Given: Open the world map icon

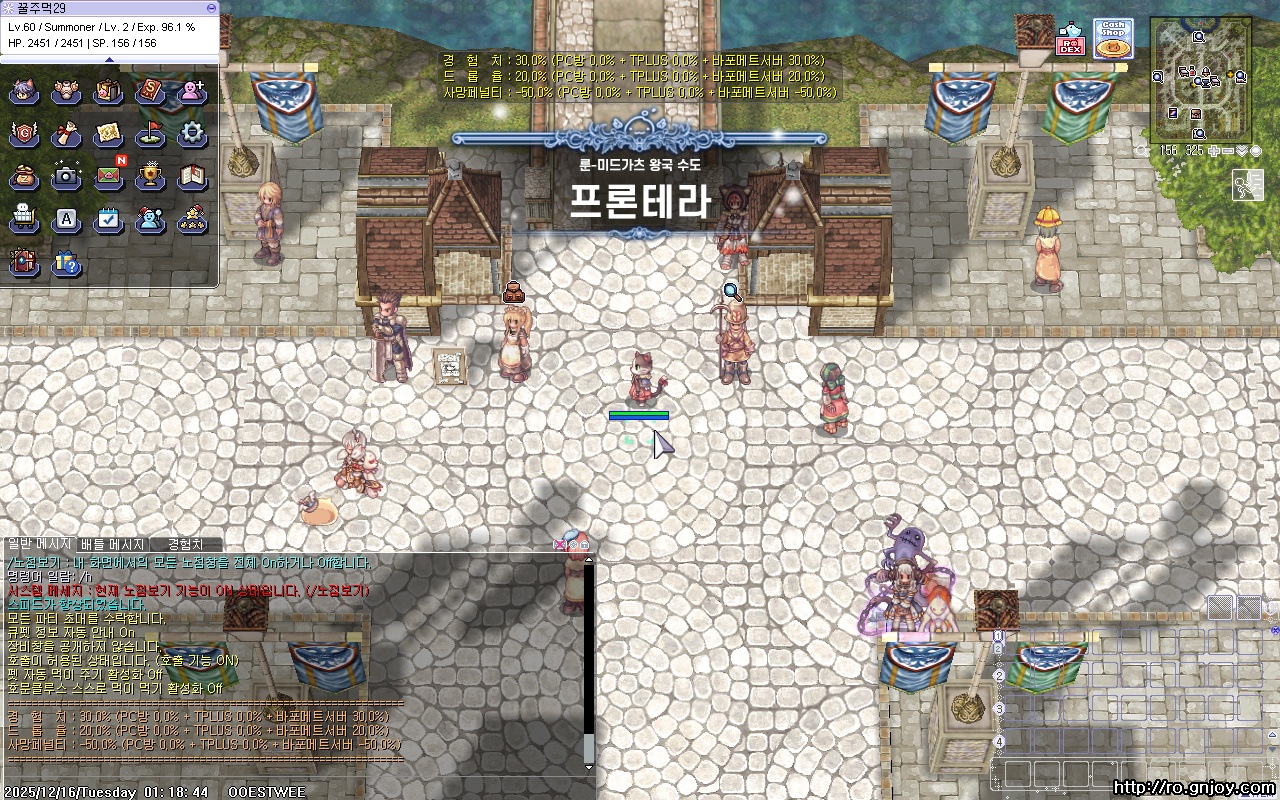Looking at the screenshot, I should coord(109,133).
